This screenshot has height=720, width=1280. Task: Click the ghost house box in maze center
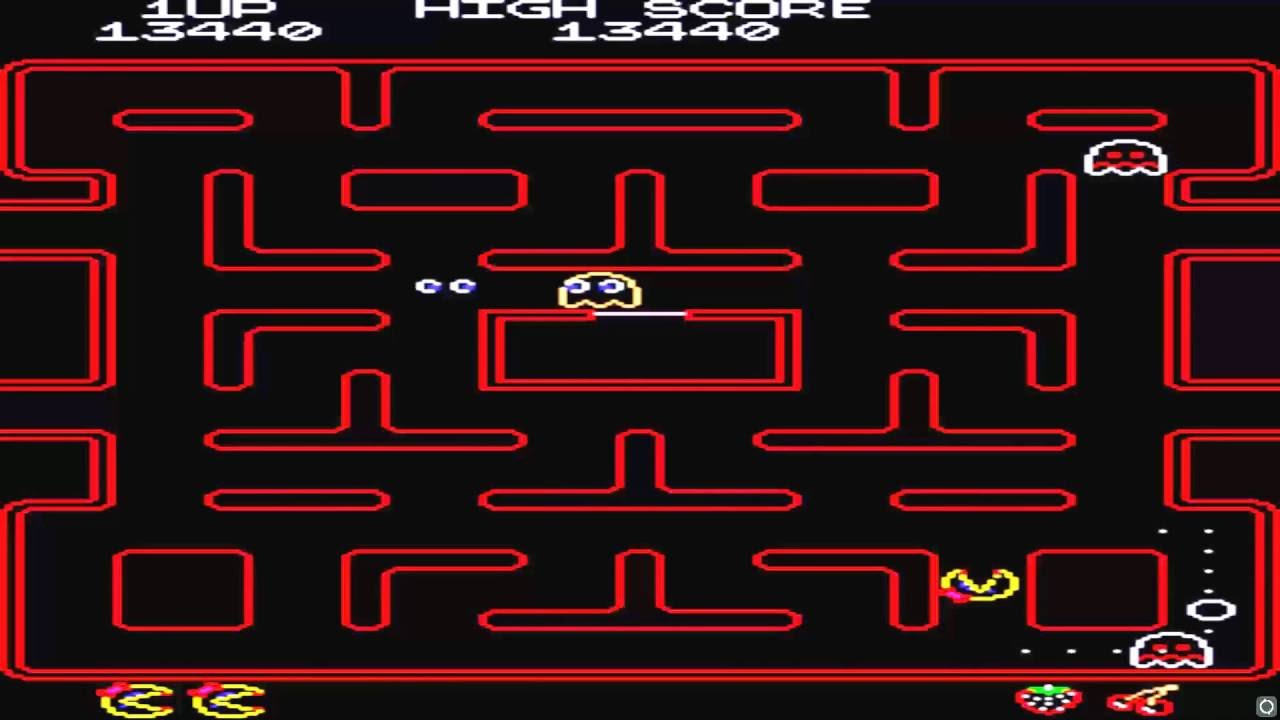[640, 350]
